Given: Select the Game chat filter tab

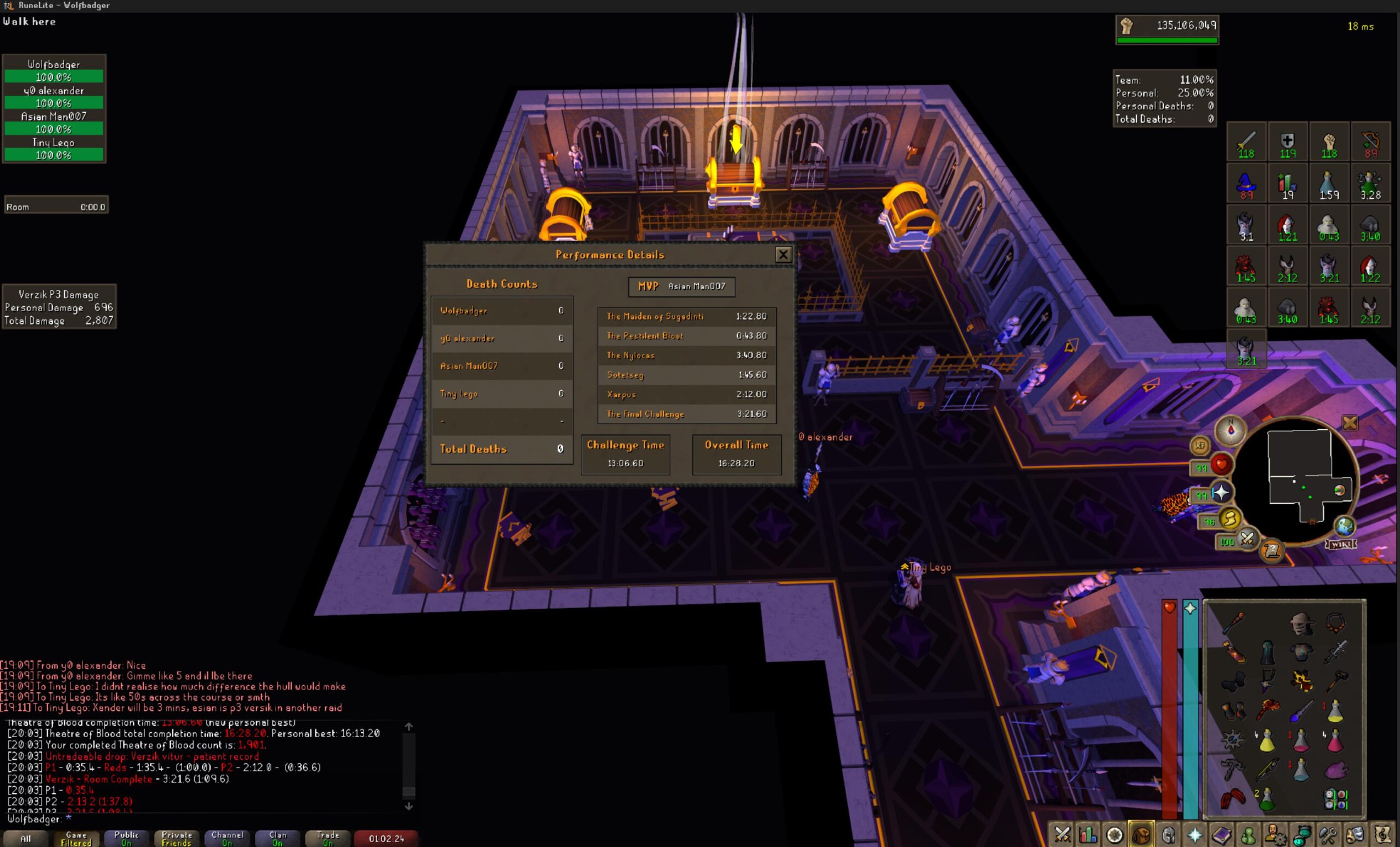Looking at the screenshot, I should (x=76, y=838).
